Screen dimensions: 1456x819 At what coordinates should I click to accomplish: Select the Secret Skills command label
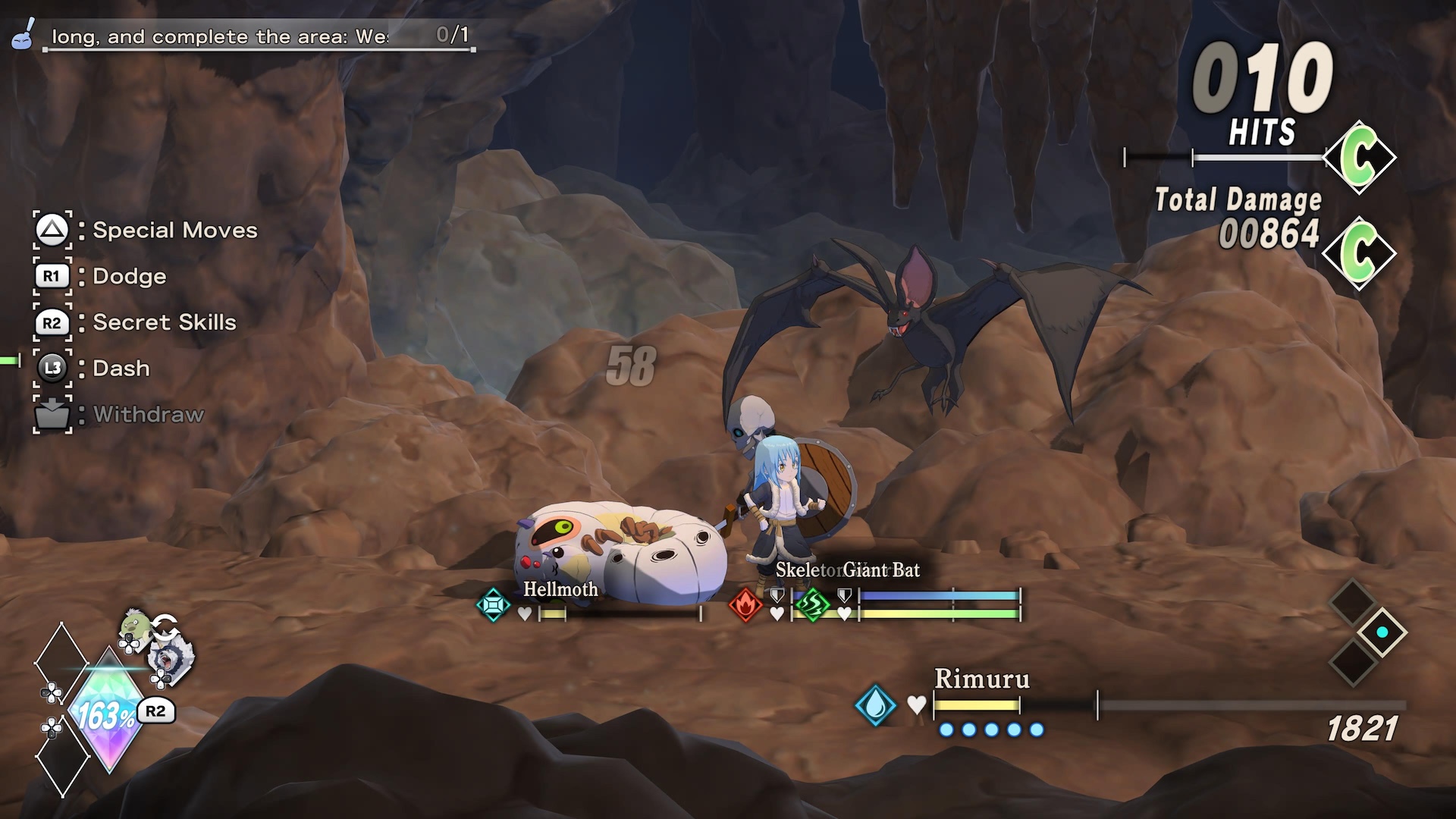(x=164, y=322)
